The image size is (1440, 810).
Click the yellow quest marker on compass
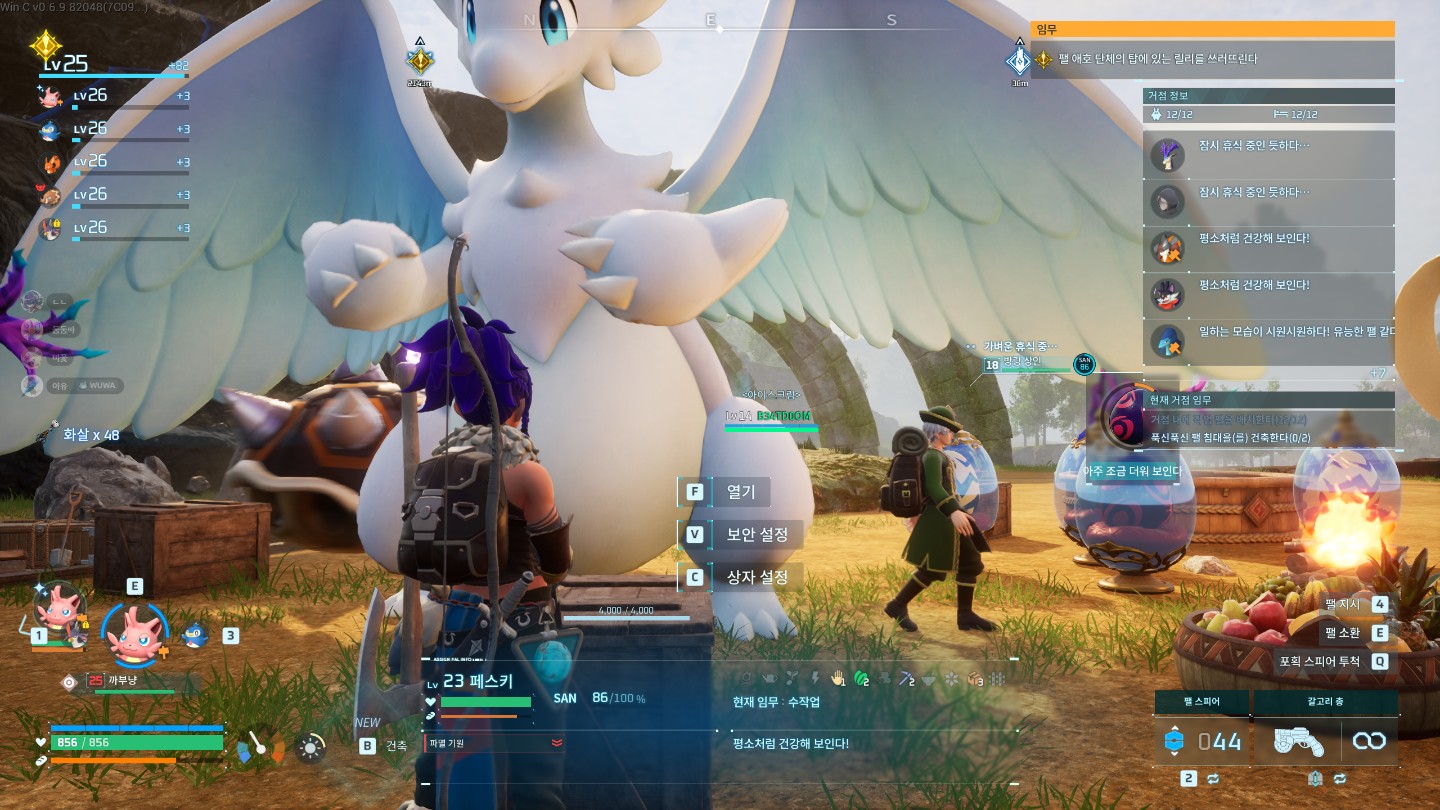[419, 61]
